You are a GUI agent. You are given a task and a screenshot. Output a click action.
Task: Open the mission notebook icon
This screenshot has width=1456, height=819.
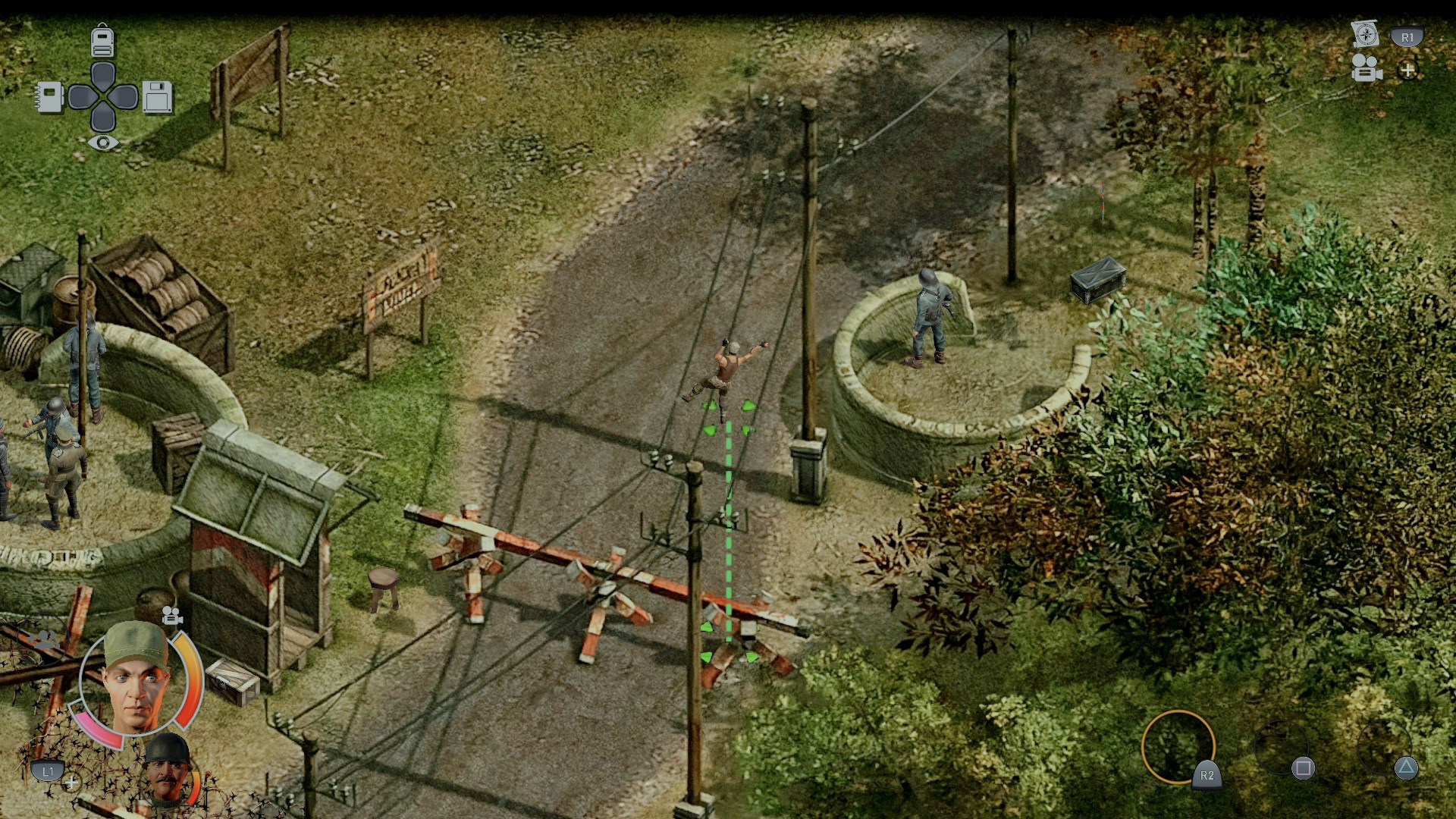coord(49,96)
